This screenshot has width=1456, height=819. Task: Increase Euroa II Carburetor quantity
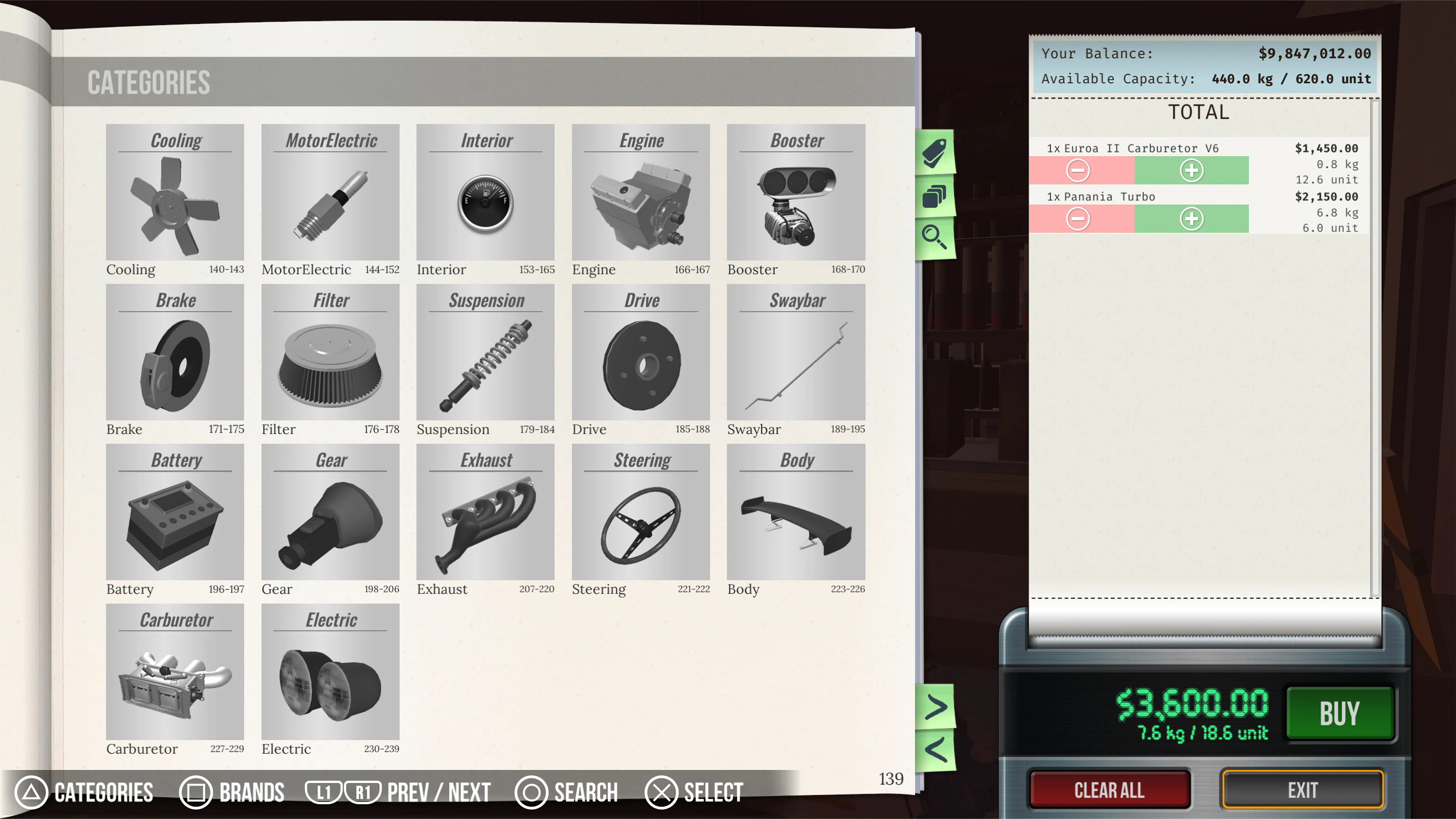[1192, 170]
